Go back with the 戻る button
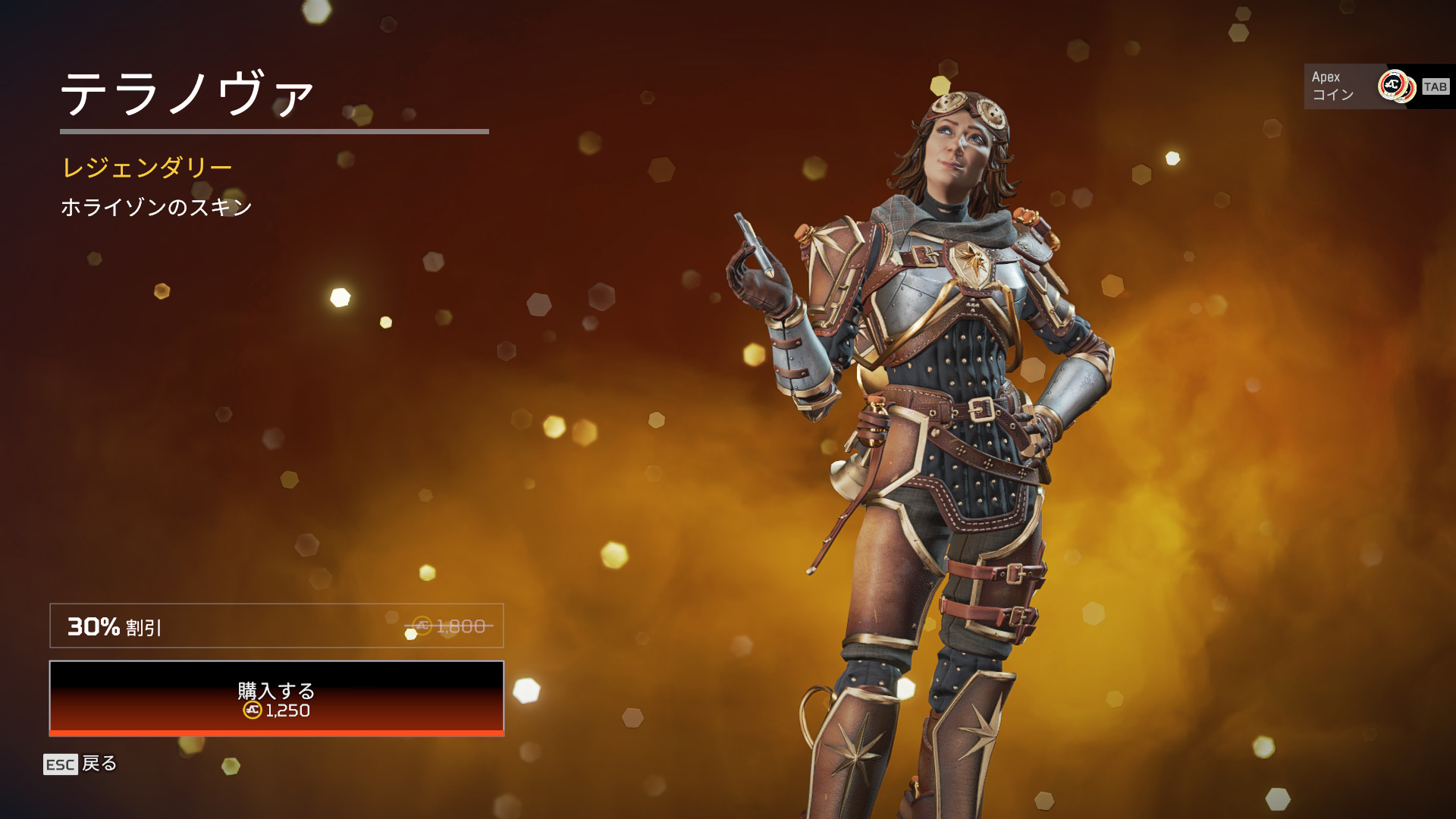Screen dimensions: 1456x819 click(80, 764)
